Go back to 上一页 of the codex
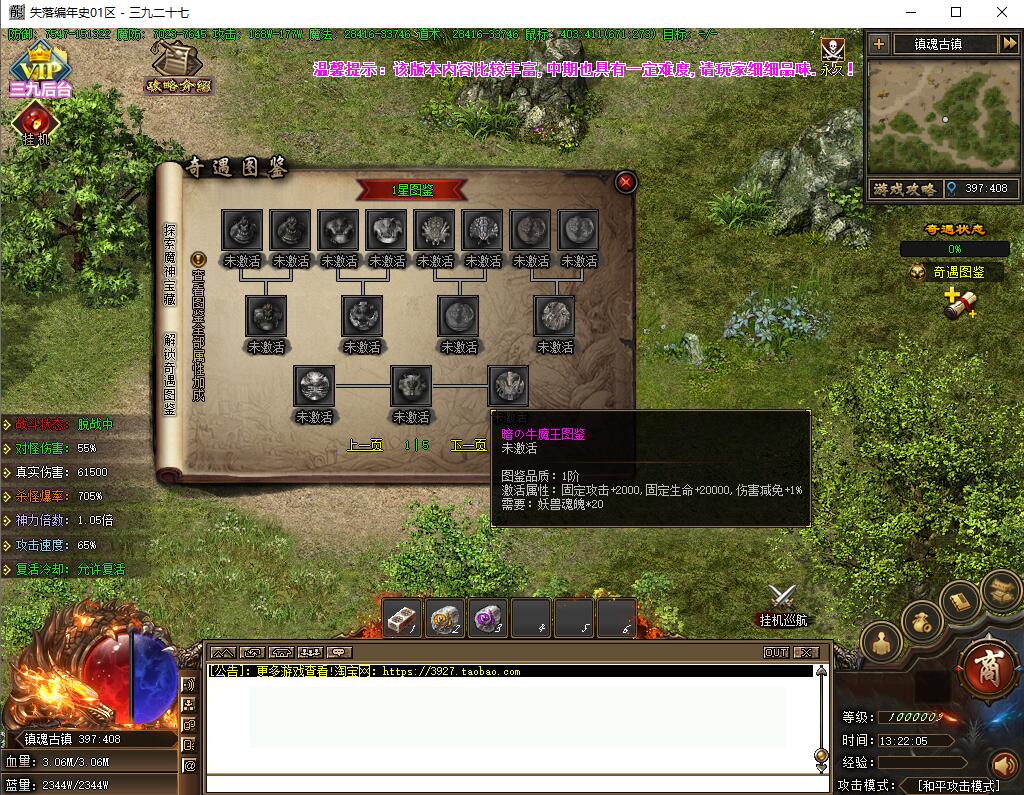The image size is (1024, 795). point(365,445)
